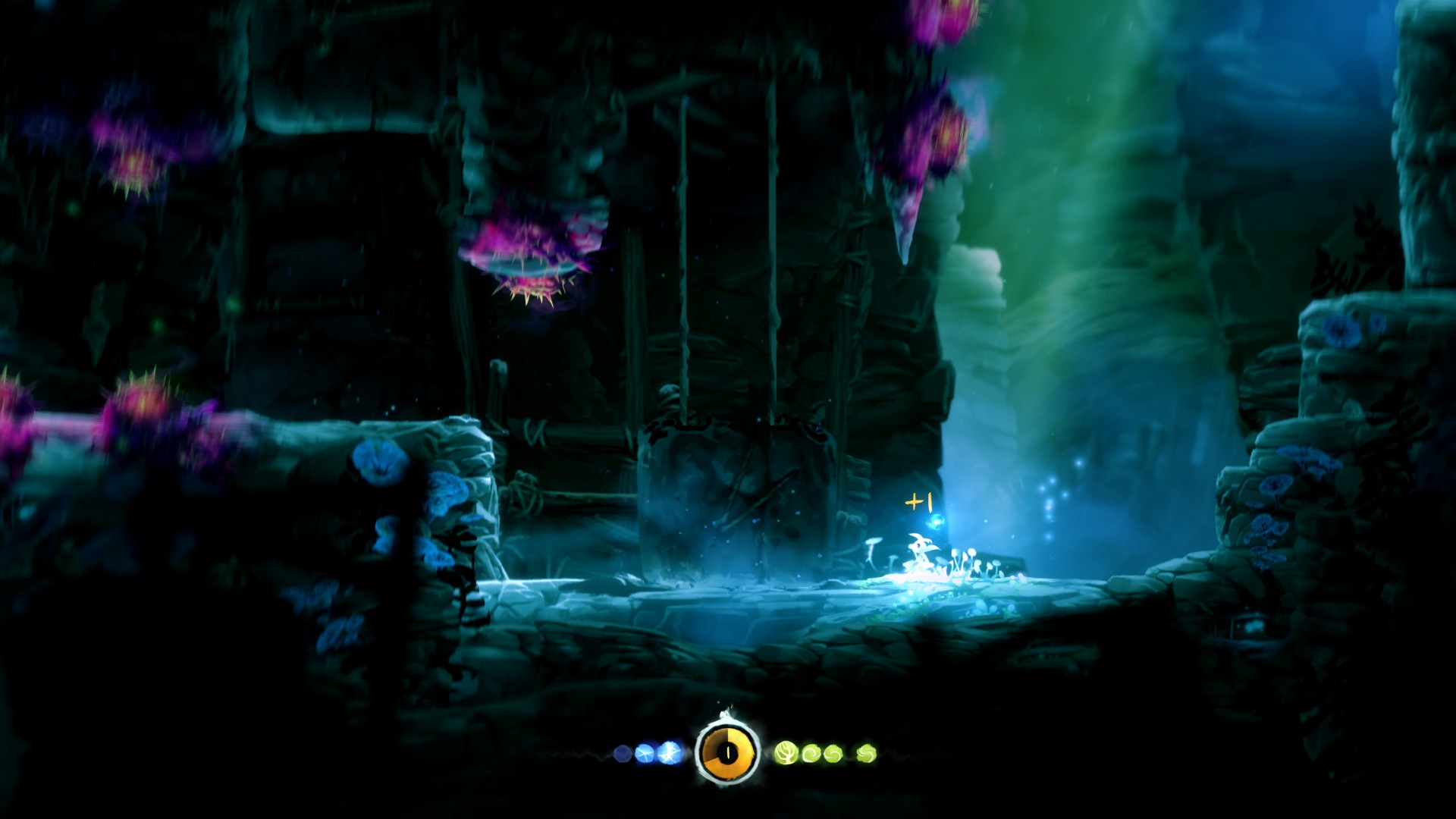Click the small rightmost green swirl icon
The width and height of the screenshot is (1456, 819).
865,752
